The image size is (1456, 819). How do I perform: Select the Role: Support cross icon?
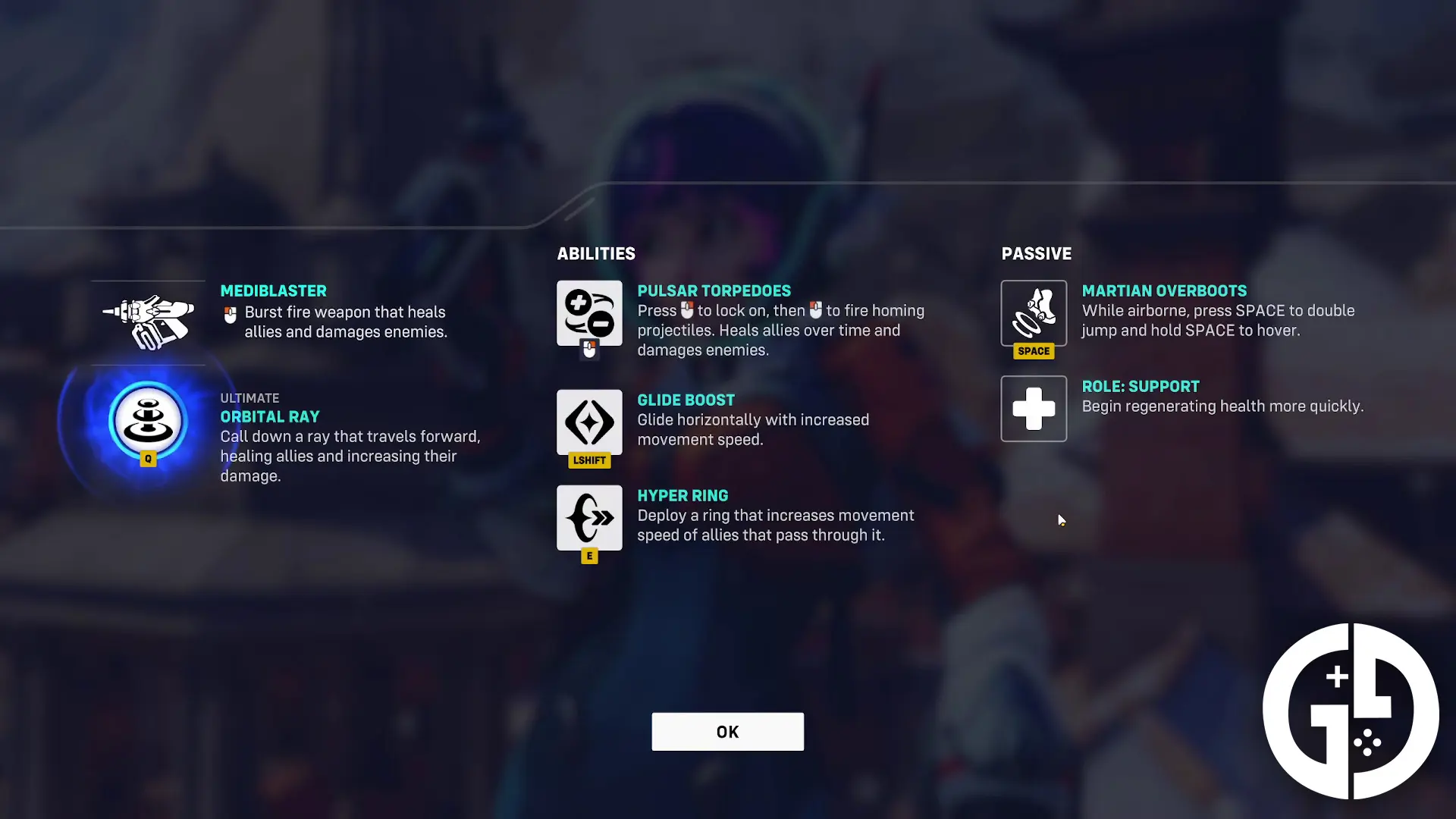pos(1034,409)
